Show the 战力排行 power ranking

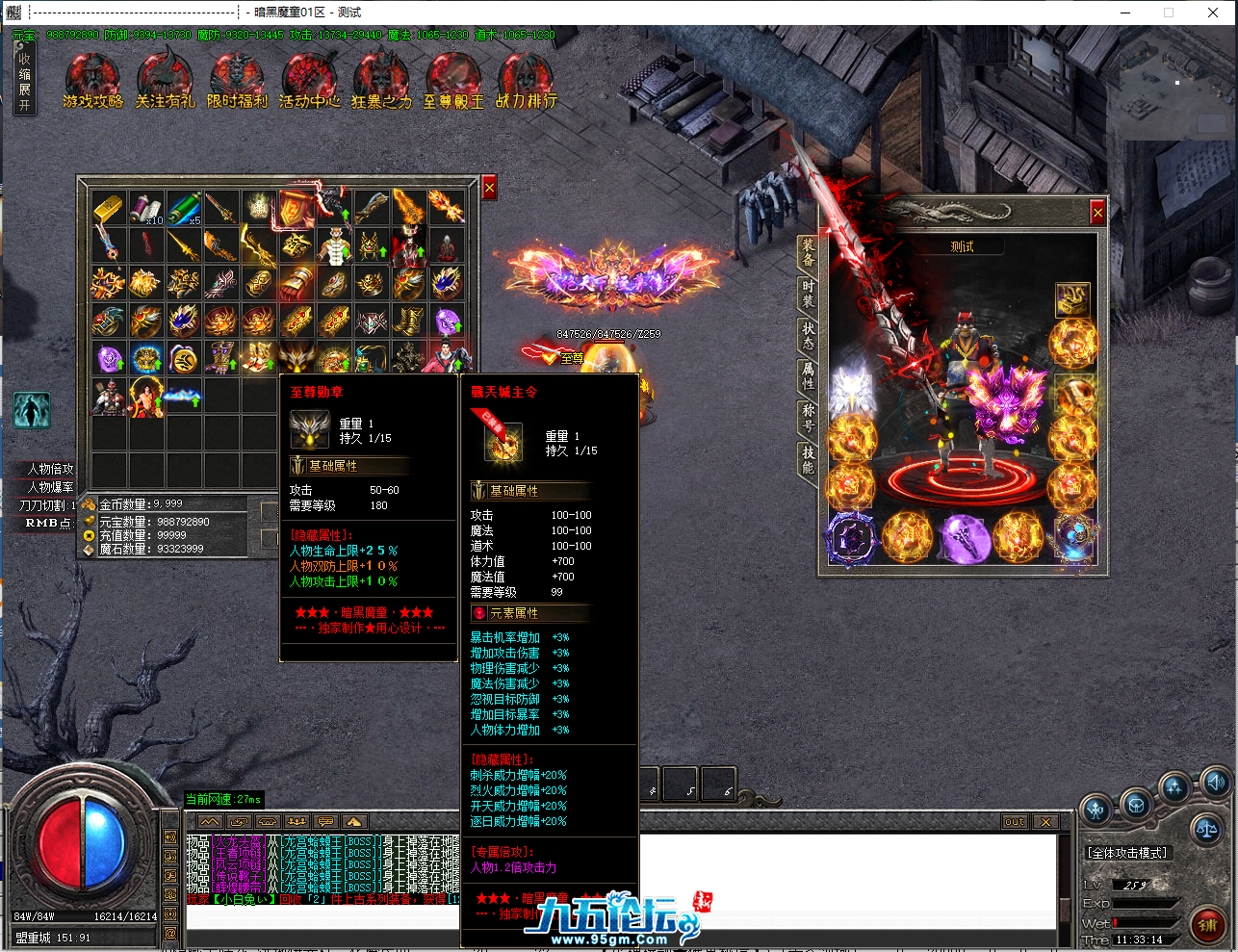pyautogui.click(x=526, y=79)
